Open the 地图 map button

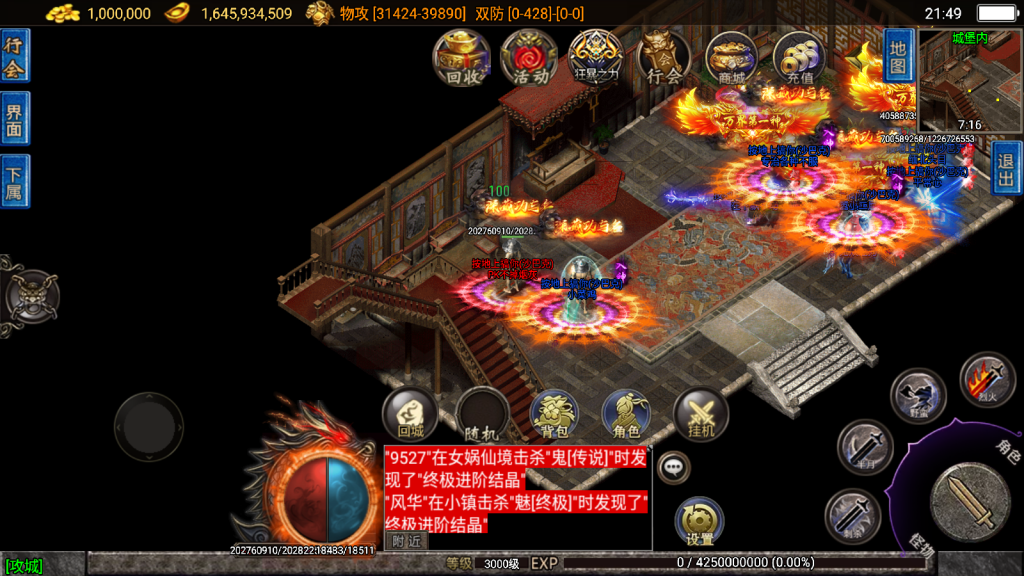click(898, 55)
